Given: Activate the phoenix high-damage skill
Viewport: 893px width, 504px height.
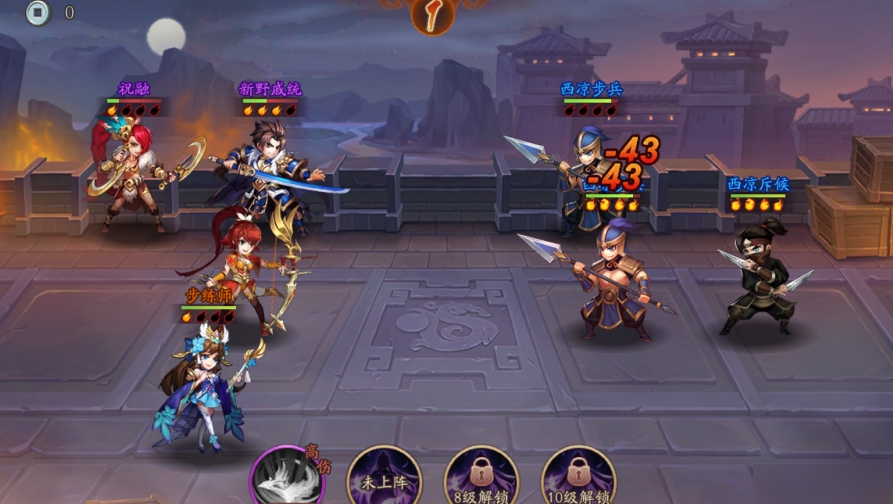Looking at the screenshot, I should (x=288, y=478).
